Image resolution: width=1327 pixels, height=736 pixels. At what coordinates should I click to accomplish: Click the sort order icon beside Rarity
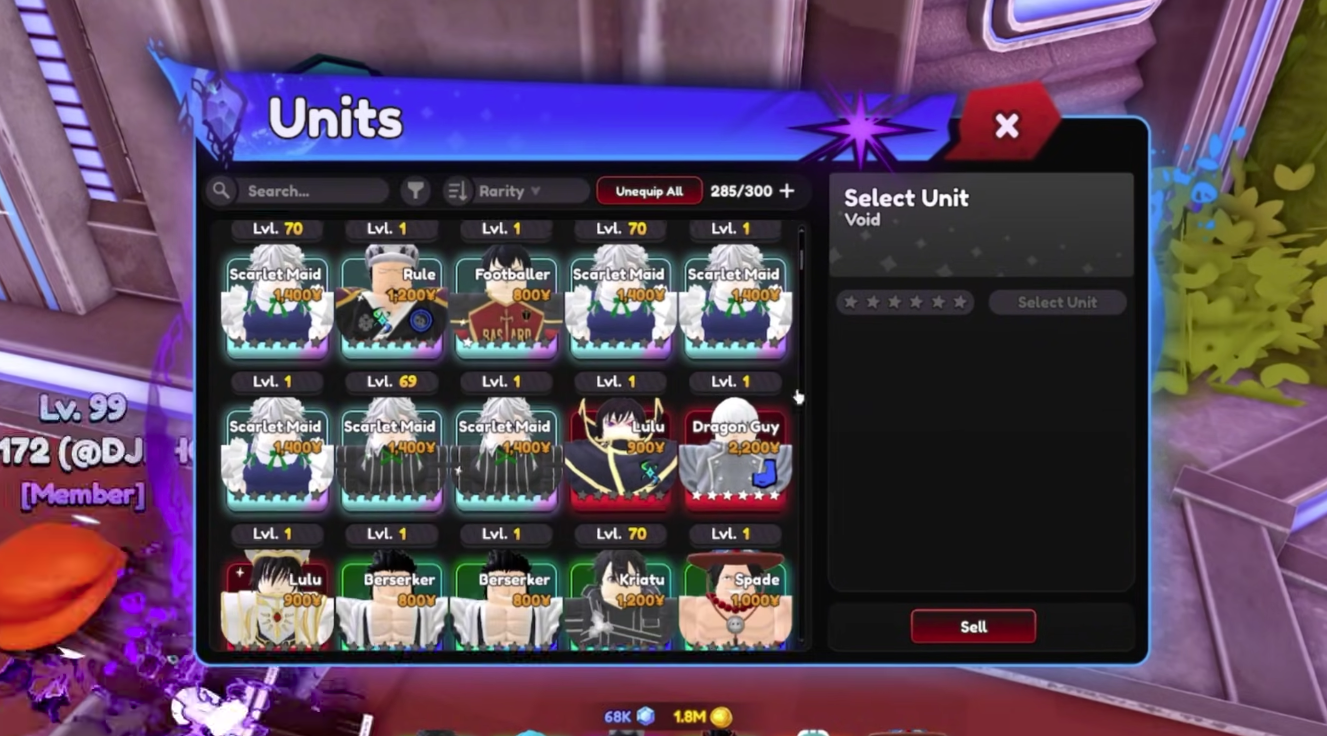pyautogui.click(x=459, y=190)
